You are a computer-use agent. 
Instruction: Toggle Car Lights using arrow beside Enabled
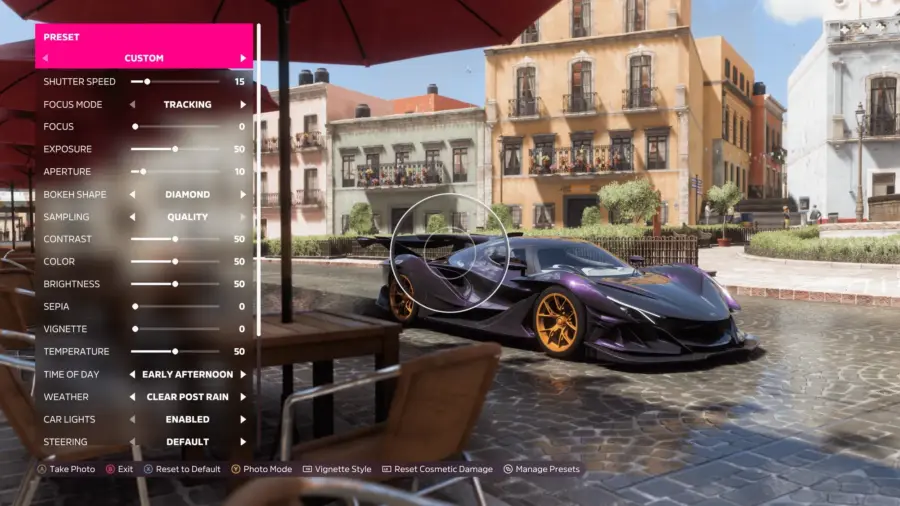click(x=243, y=419)
